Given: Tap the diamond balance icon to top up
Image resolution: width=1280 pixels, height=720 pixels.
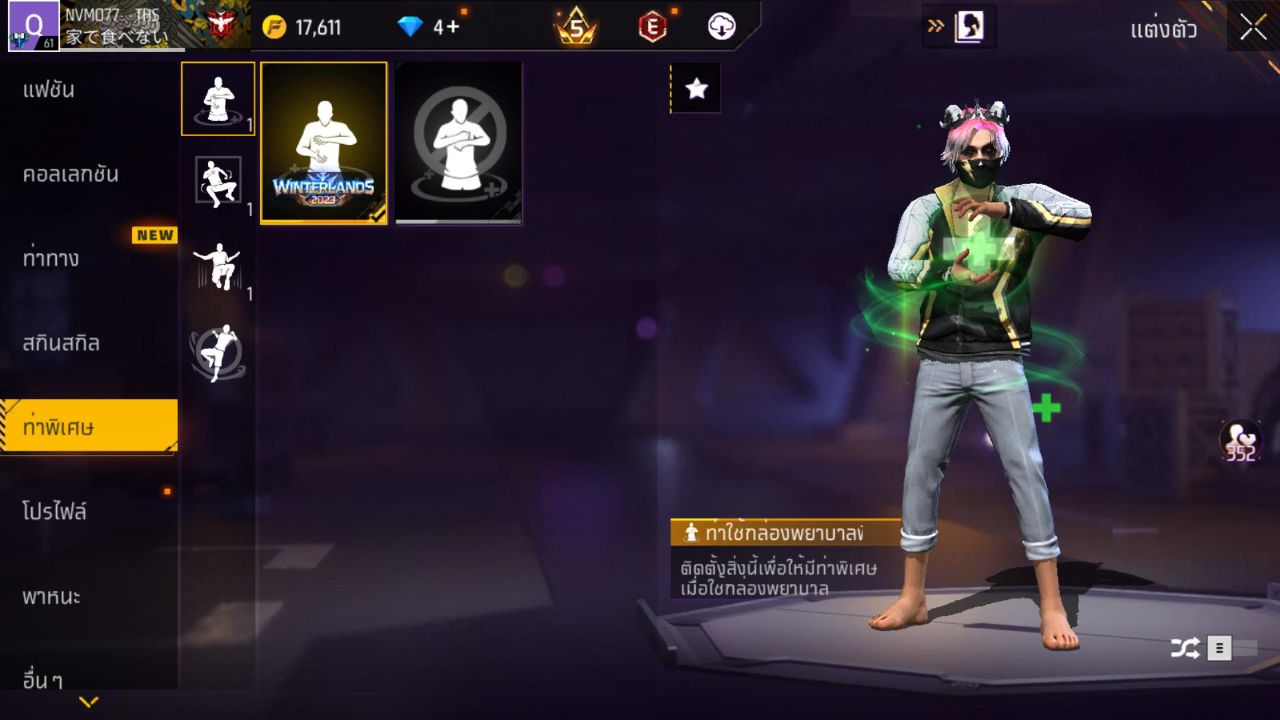Looking at the screenshot, I should tap(409, 27).
